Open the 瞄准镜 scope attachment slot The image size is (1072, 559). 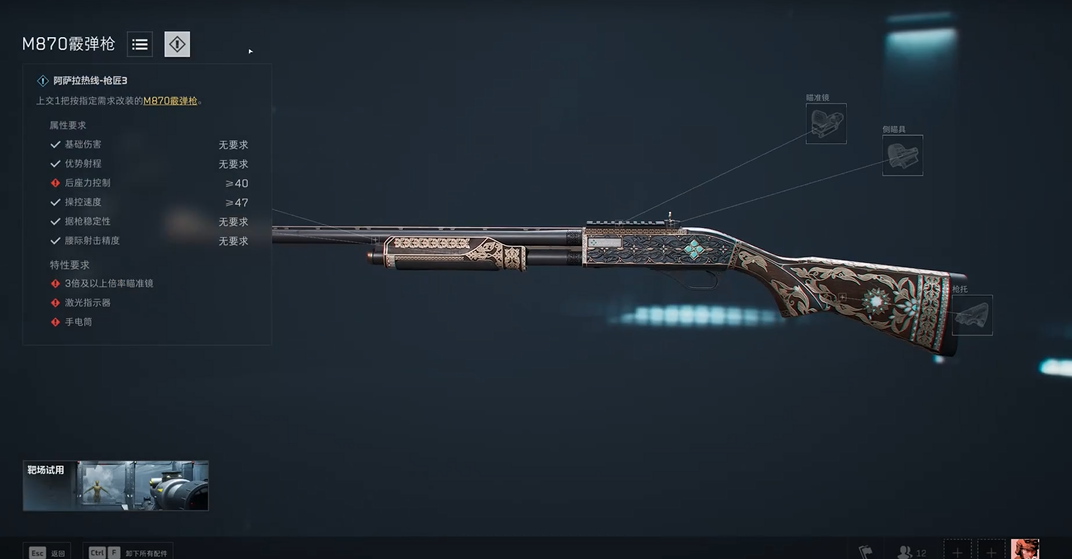[826, 123]
